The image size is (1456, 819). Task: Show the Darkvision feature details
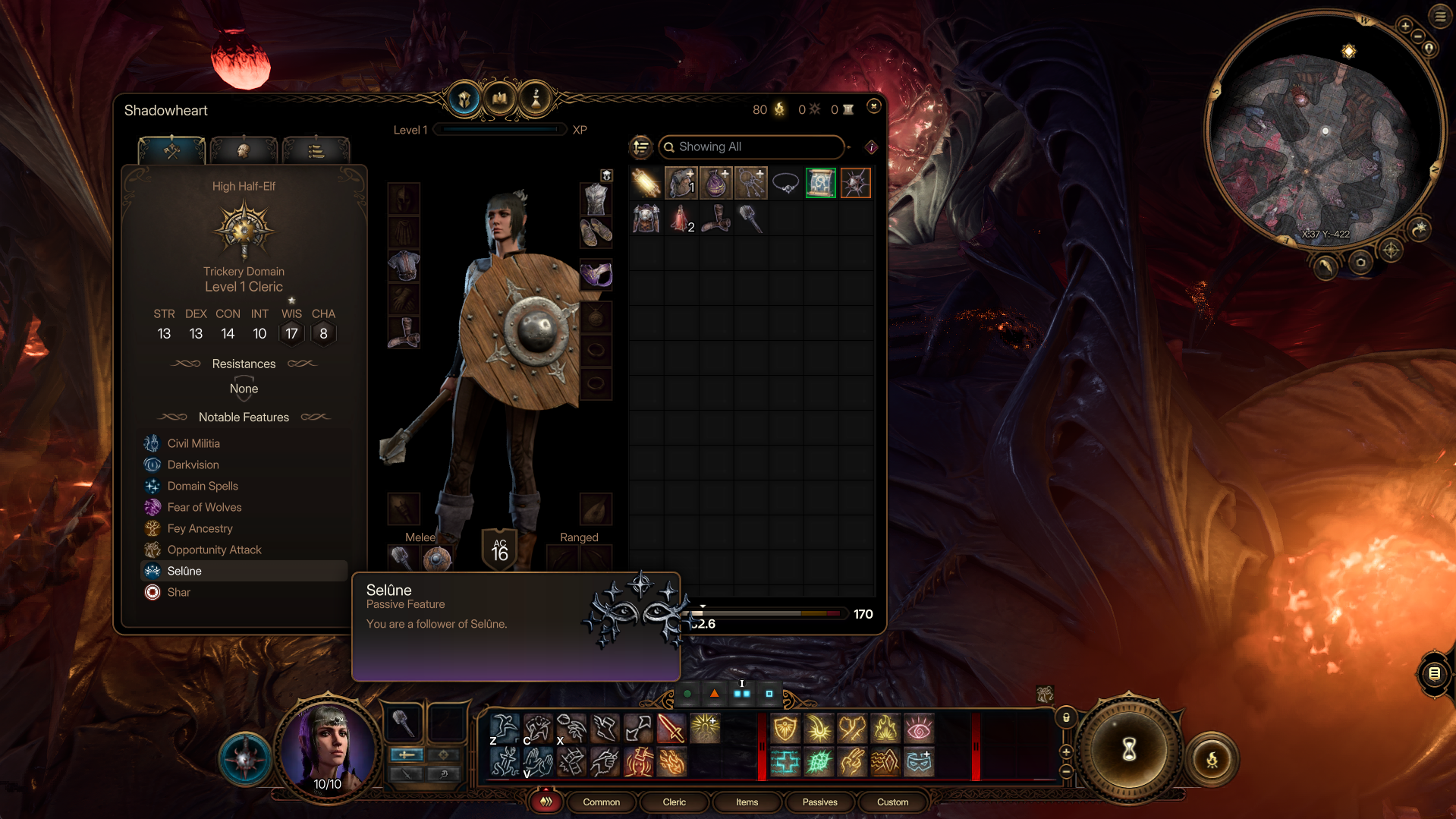pos(193,465)
